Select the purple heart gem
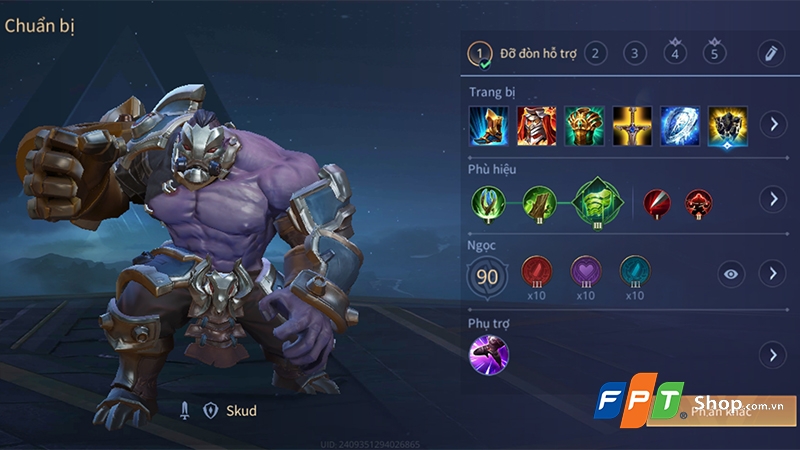800x450 pixels. coord(585,270)
